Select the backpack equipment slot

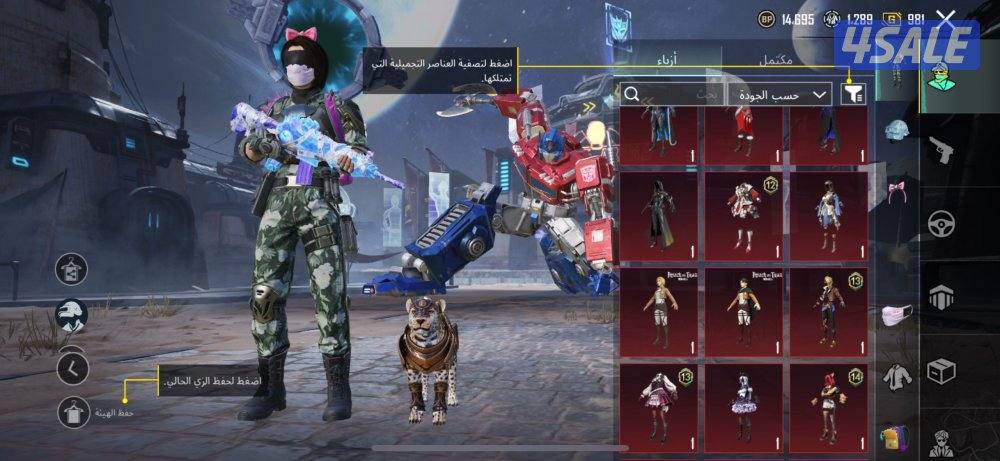pos(895,437)
